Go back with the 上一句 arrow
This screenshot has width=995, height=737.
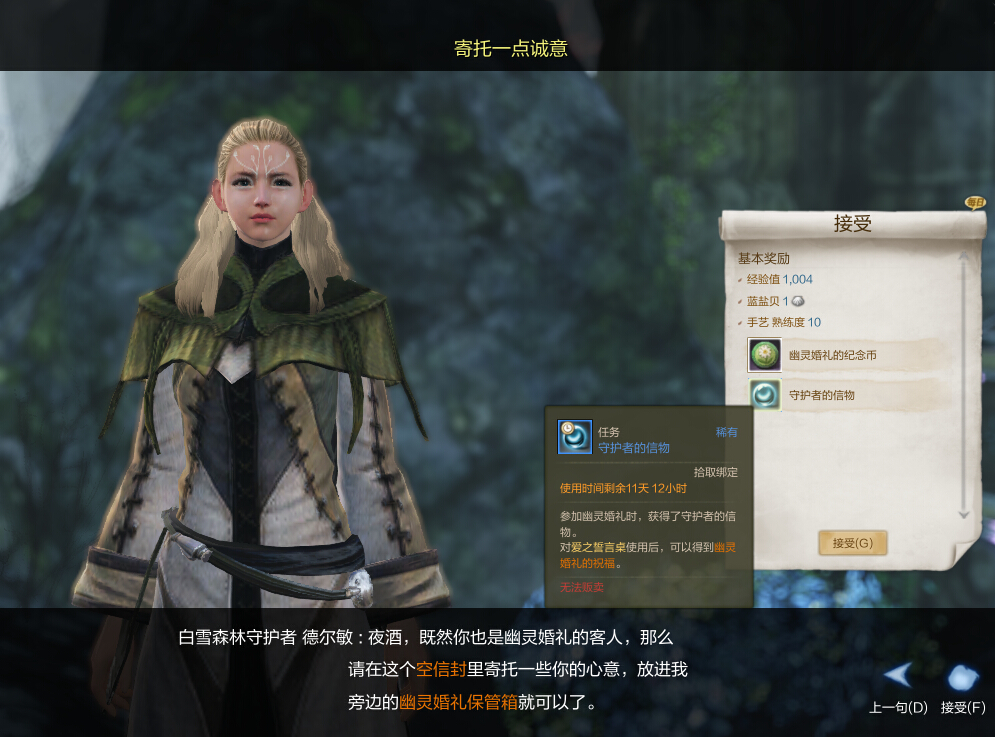(898, 676)
